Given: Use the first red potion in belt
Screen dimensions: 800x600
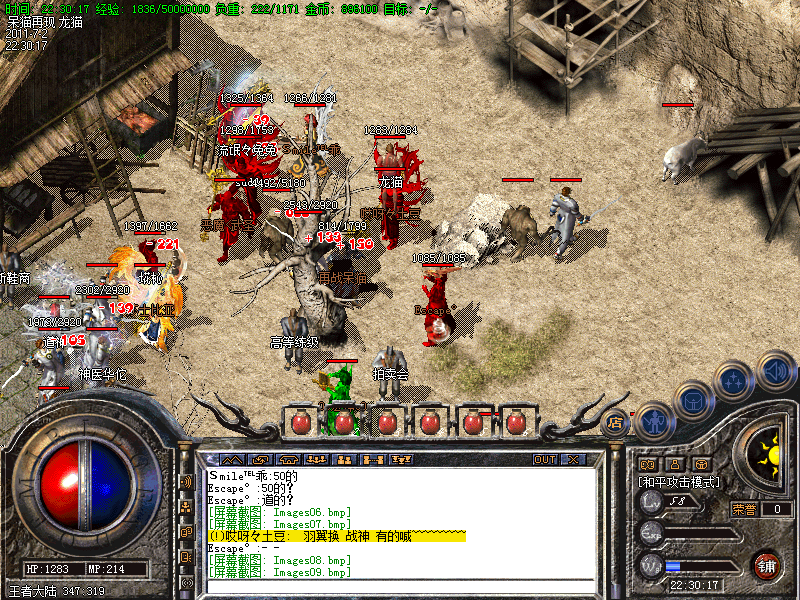Looking at the screenshot, I should pyautogui.click(x=301, y=422).
